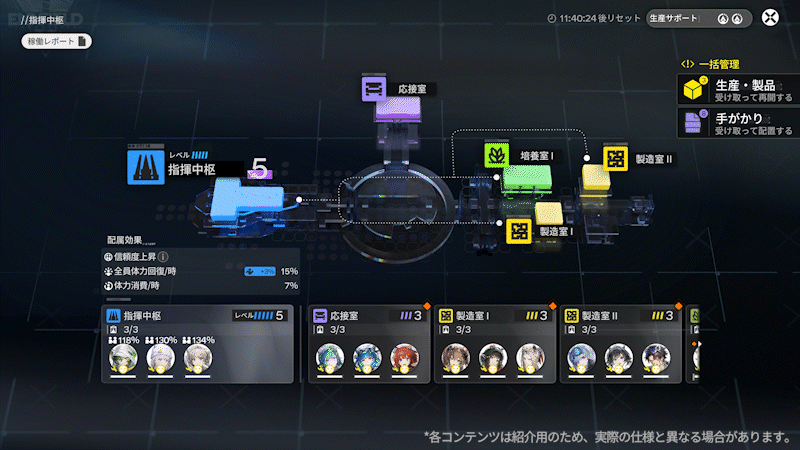800x450 pixels.
Task: Open the 製造室 II staff card
Action: (x=620, y=345)
